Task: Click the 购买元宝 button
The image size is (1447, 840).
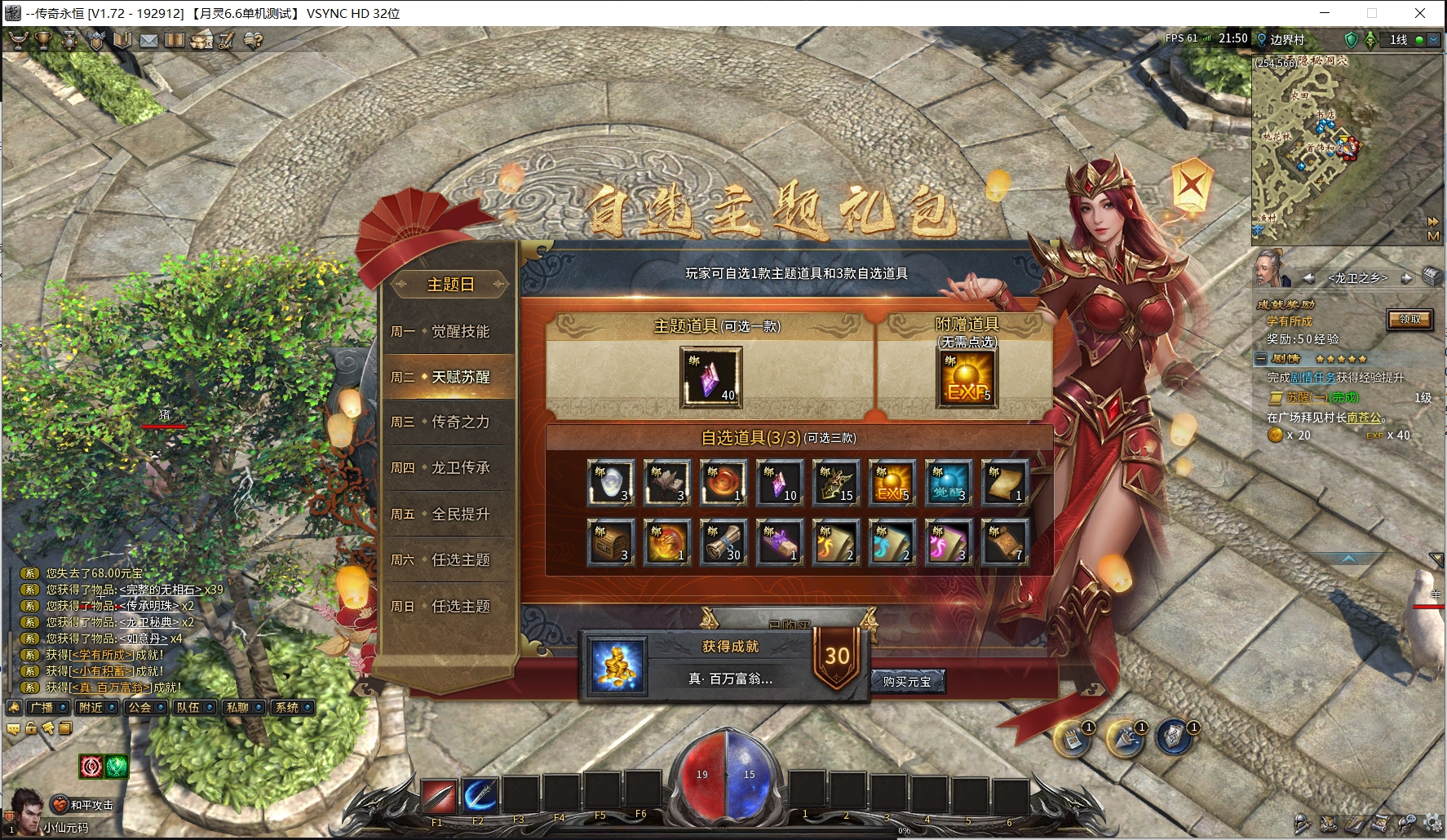Action: click(906, 681)
